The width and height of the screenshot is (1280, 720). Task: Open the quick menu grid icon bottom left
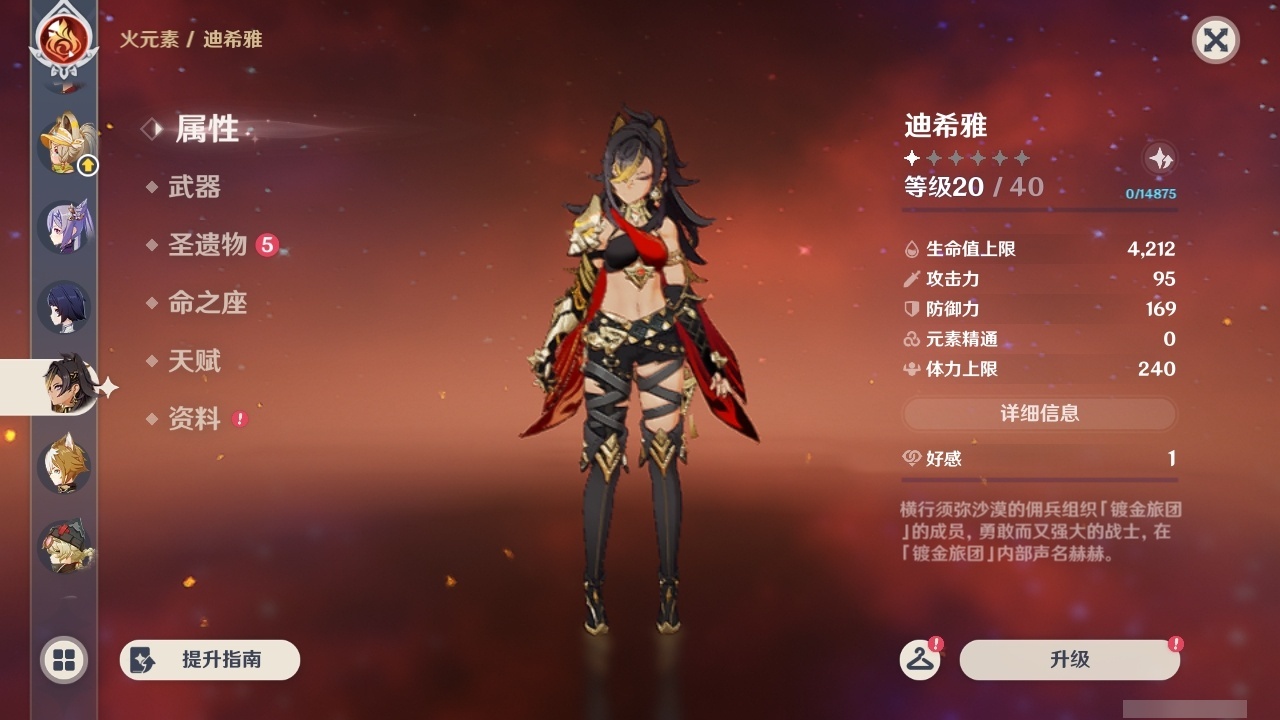click(x=62, y=660)
